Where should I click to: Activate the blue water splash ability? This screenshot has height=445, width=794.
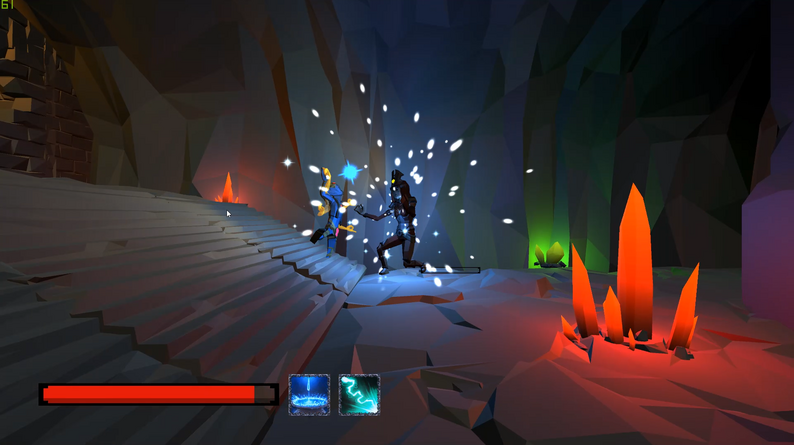pyautogui.click(x=309, y=394)
